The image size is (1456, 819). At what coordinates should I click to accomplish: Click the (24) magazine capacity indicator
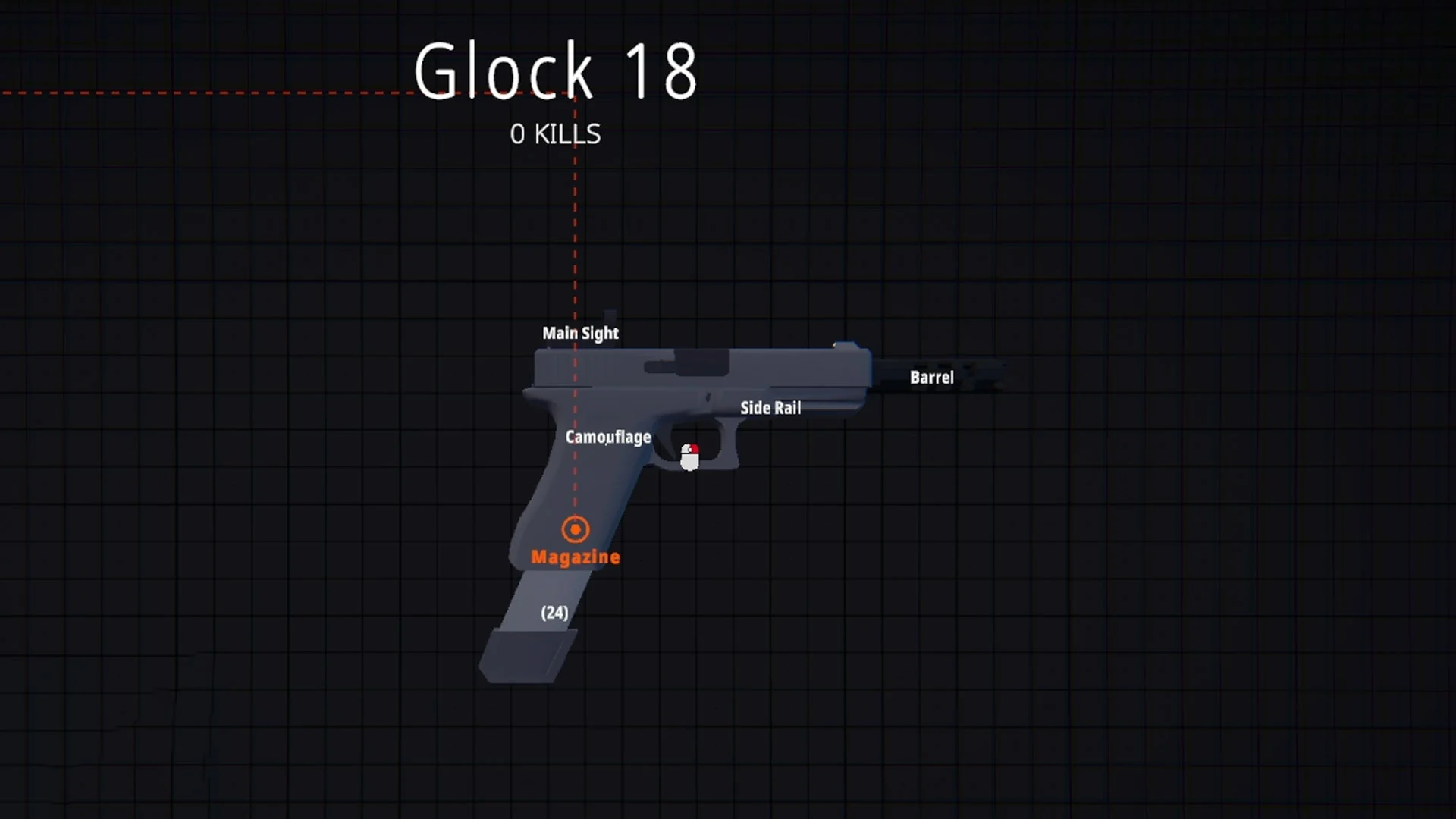(x=554, y=613)
